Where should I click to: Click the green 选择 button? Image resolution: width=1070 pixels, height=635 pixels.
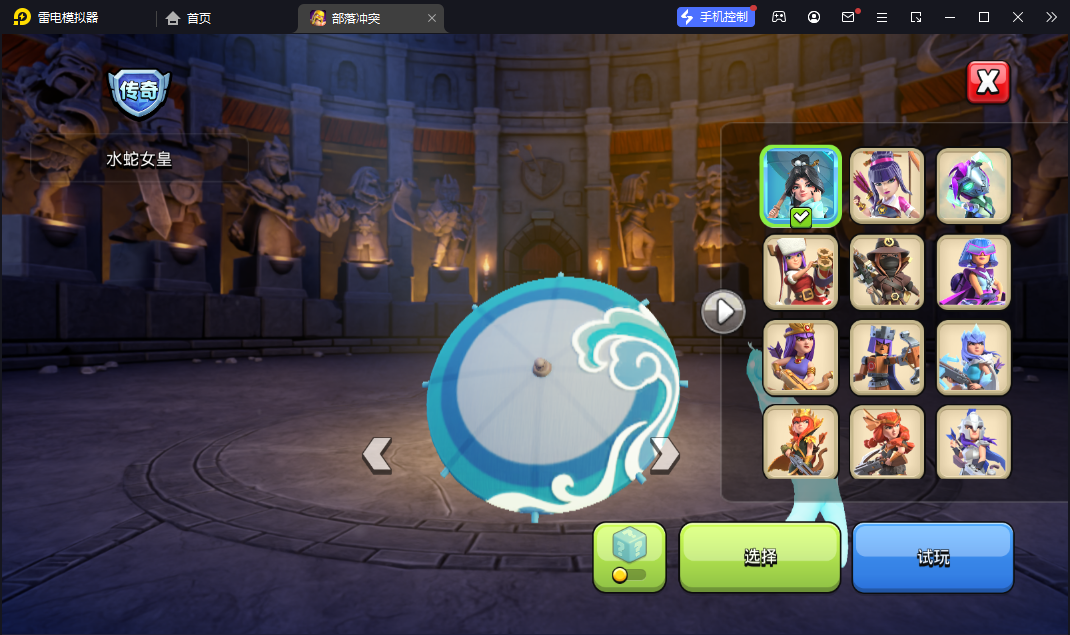click(x=759, y=557)
